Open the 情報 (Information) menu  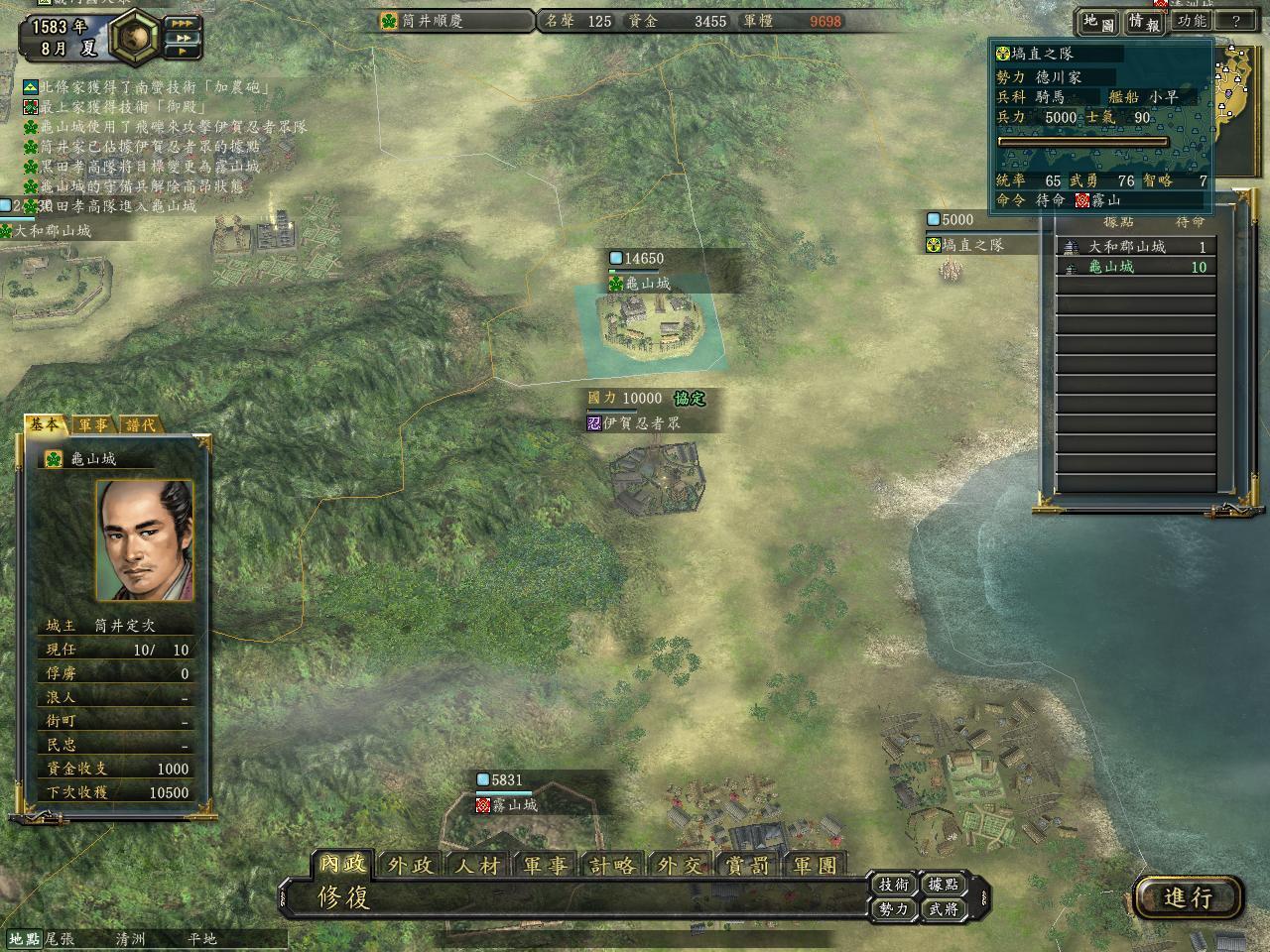click(1144, 21)
